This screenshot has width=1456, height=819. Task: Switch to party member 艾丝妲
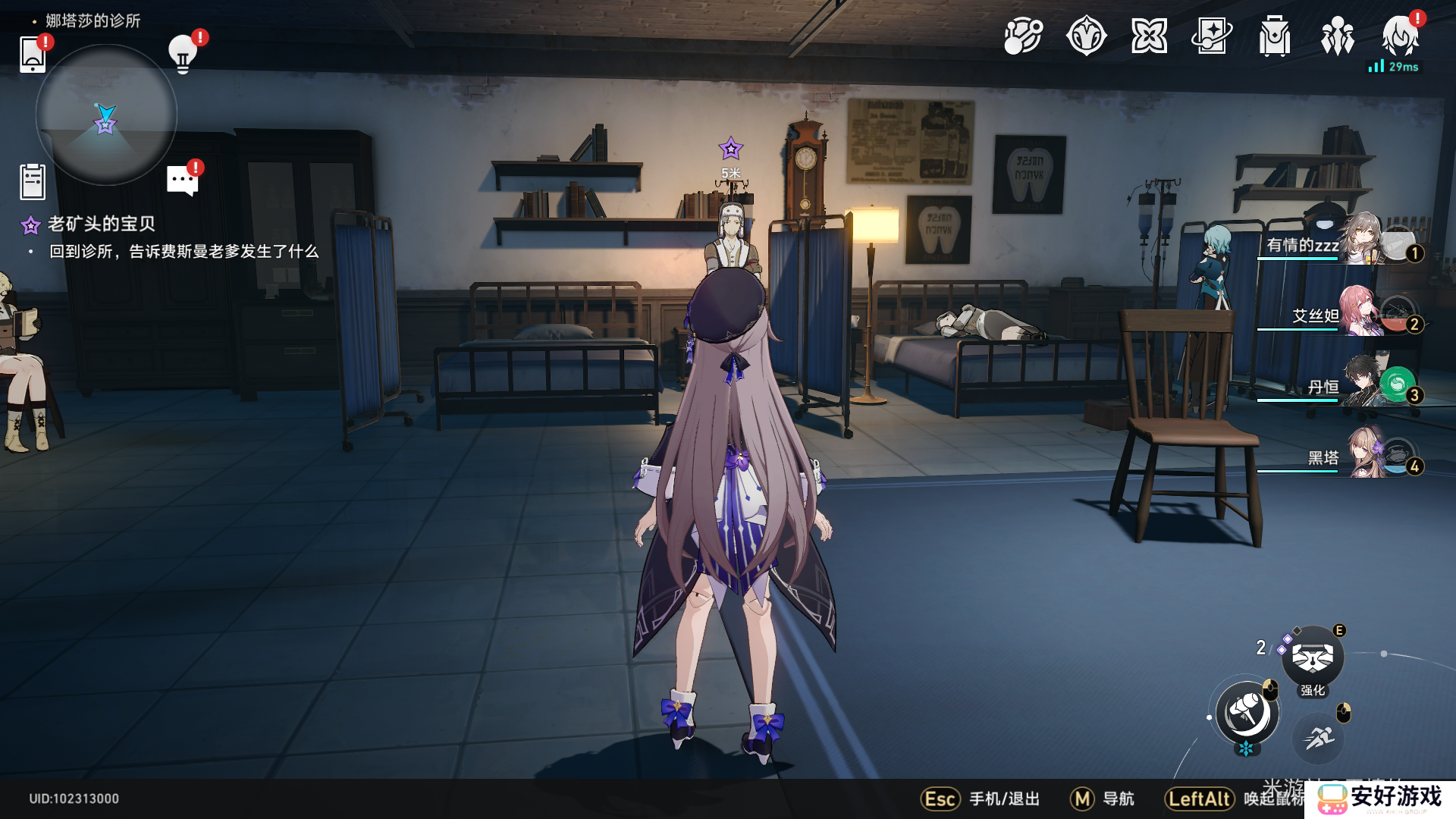1341,315
